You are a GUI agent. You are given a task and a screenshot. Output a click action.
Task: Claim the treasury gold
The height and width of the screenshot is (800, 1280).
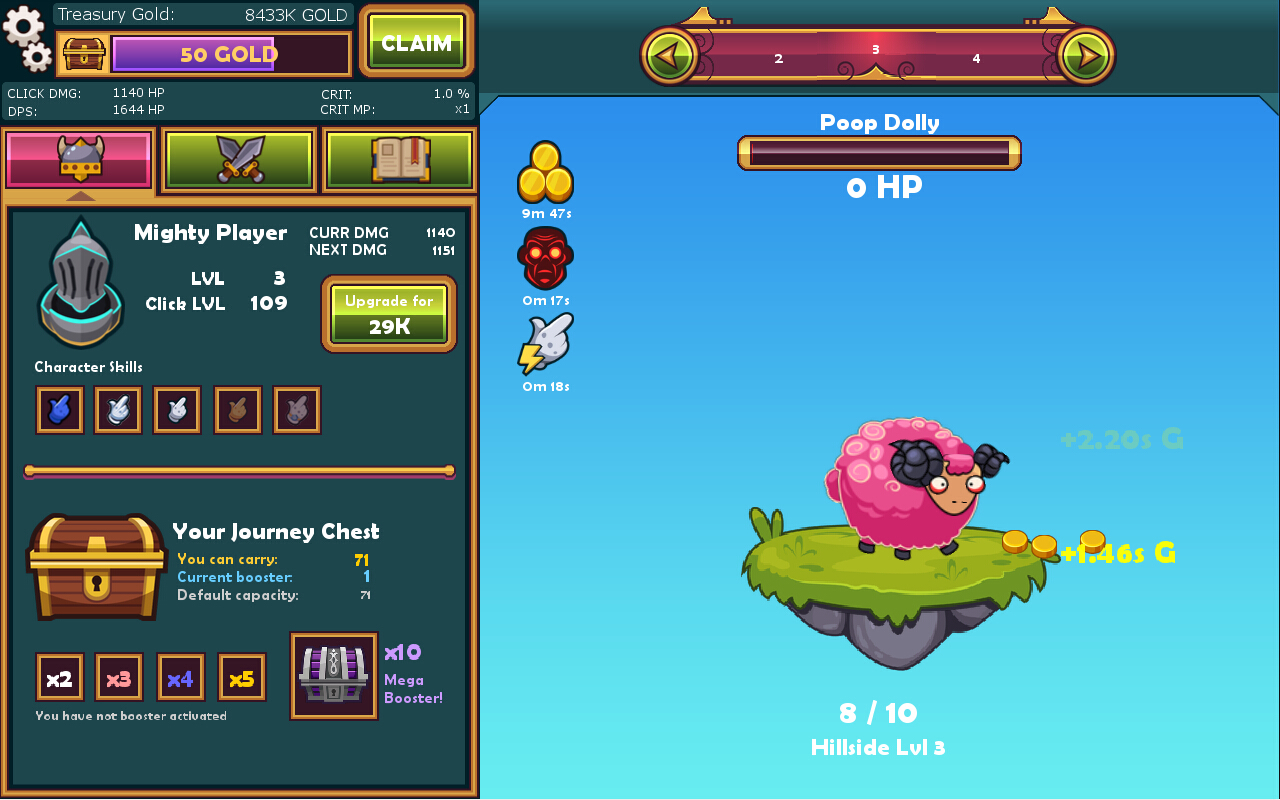[x=416, y=43]
